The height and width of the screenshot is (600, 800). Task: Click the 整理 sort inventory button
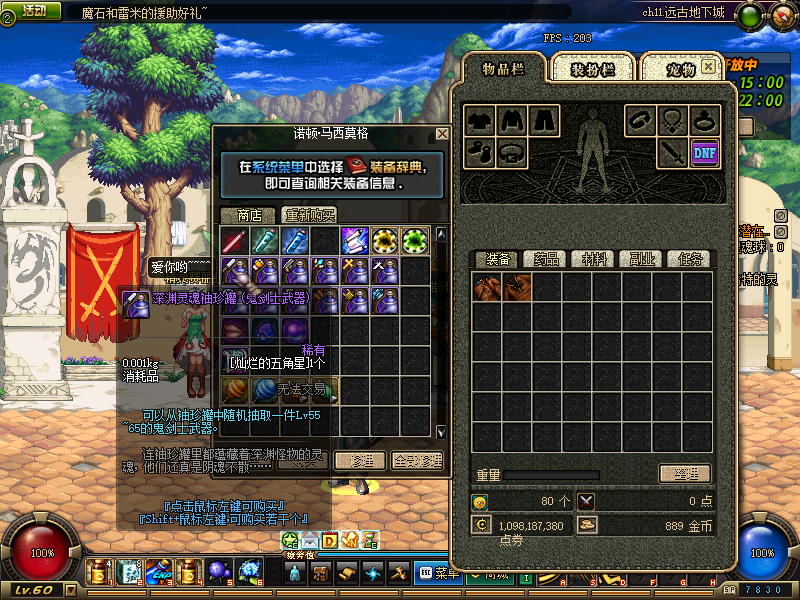pyautogui.click(x=684, y=473)
